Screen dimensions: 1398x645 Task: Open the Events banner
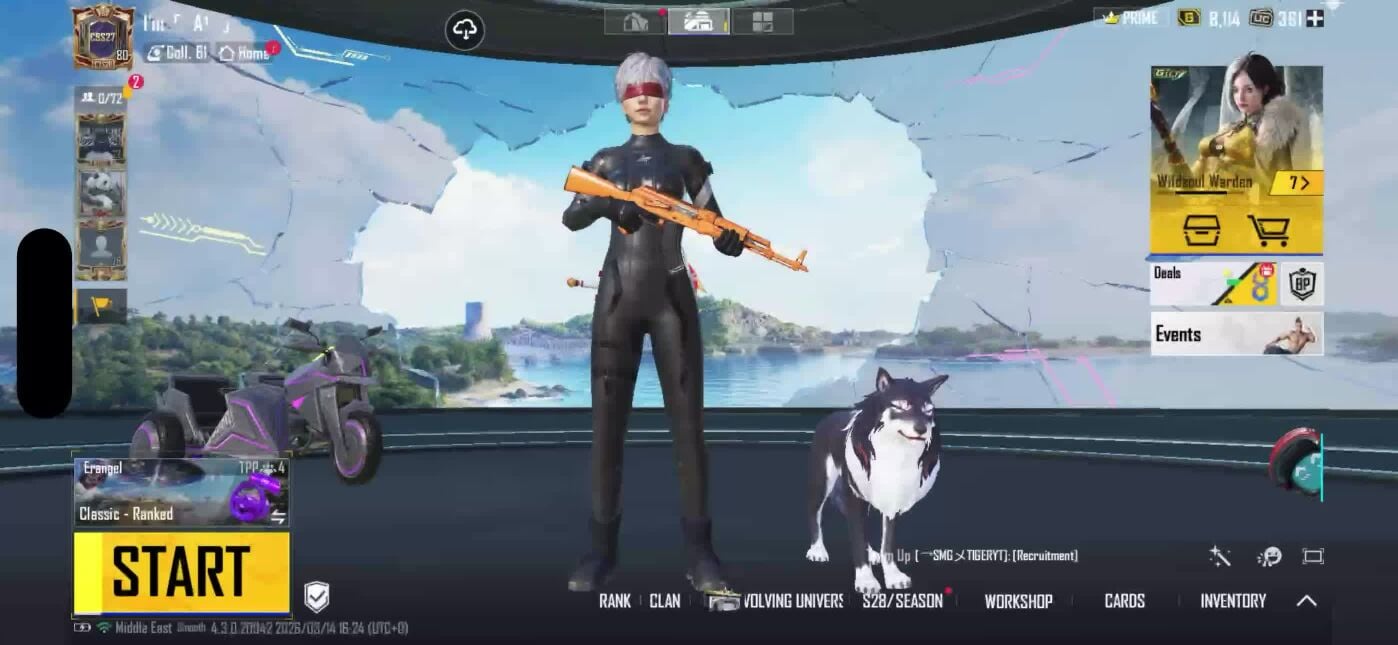click(1236, 334)
